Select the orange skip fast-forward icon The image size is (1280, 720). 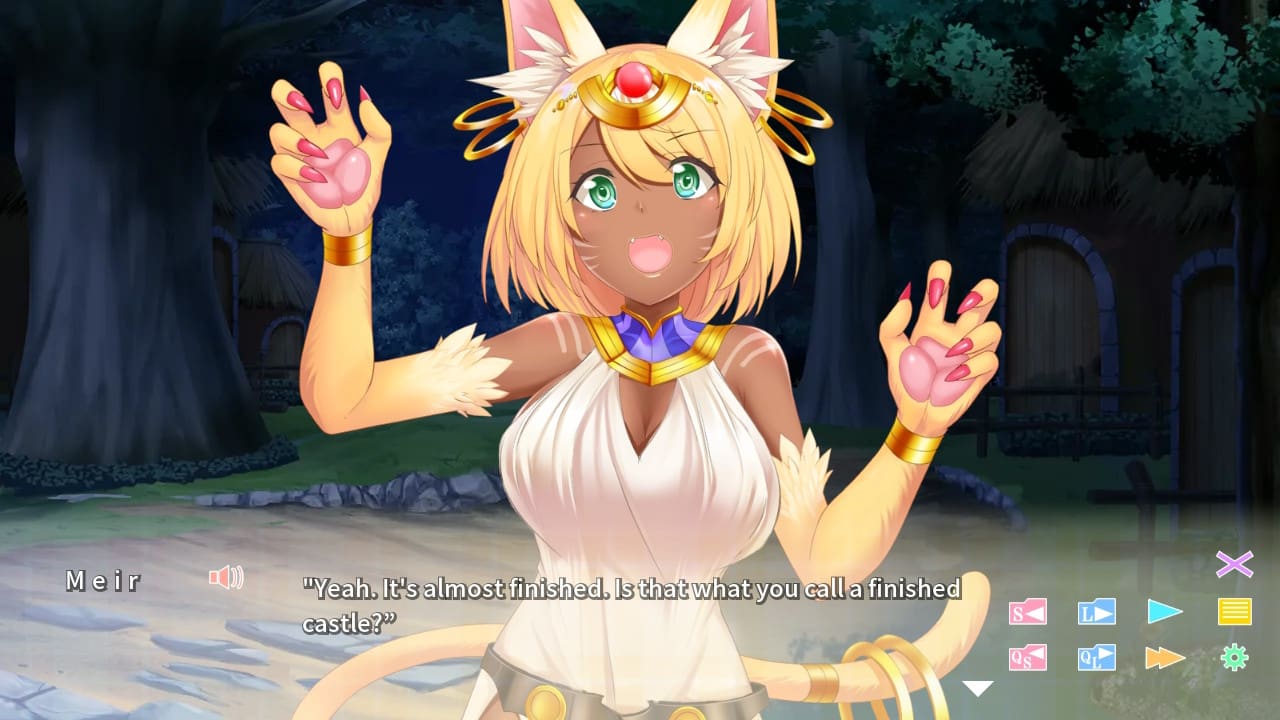click(1166, 658)
